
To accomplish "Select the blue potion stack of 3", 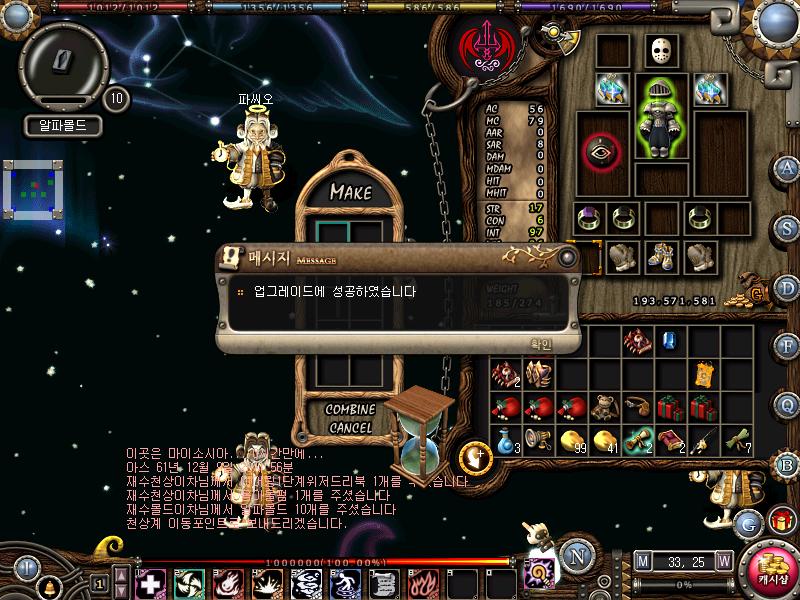I will click(x=507, y=439).
